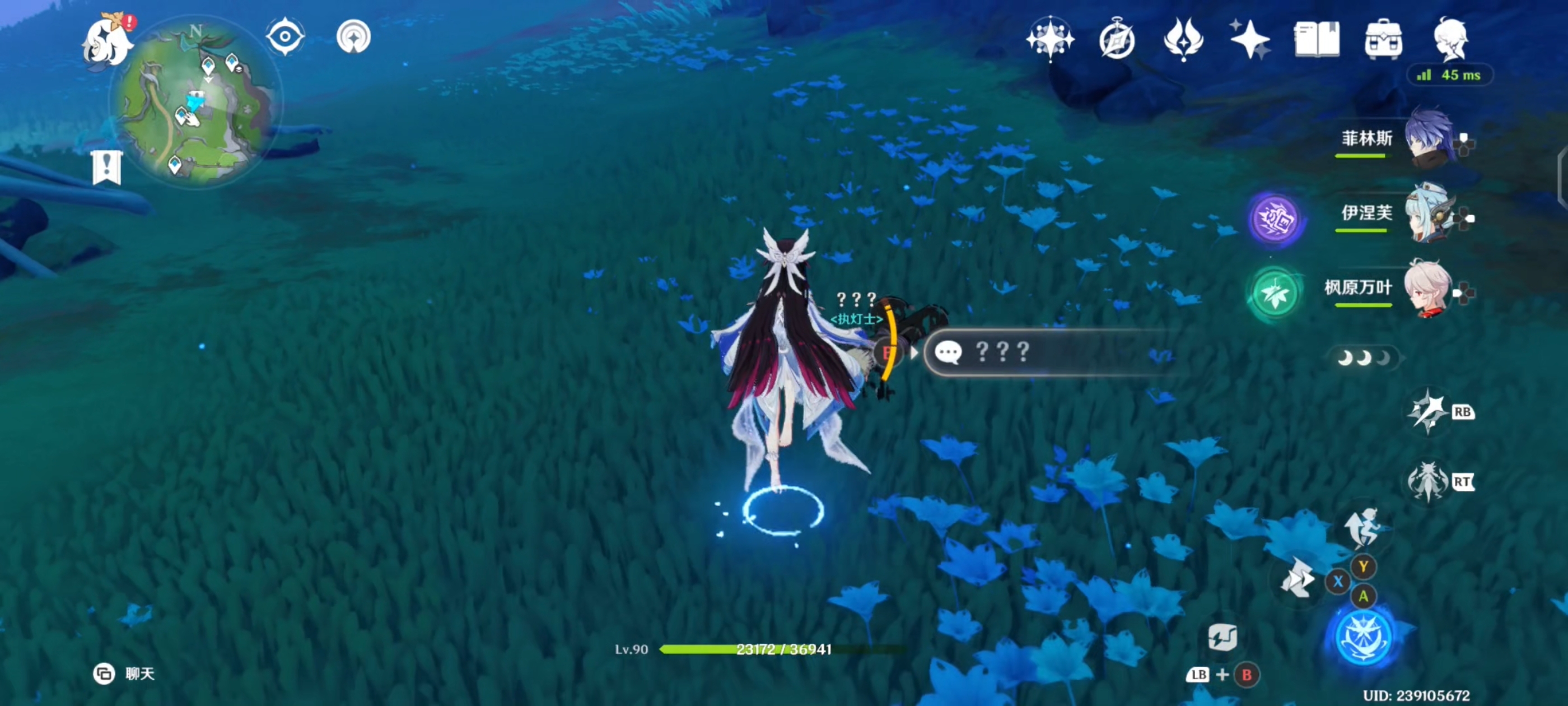The height and width of the screenshot is (706, 1568).
Task: Select the ??? dialogue prompt
Action: click(x=1047, y=352)
